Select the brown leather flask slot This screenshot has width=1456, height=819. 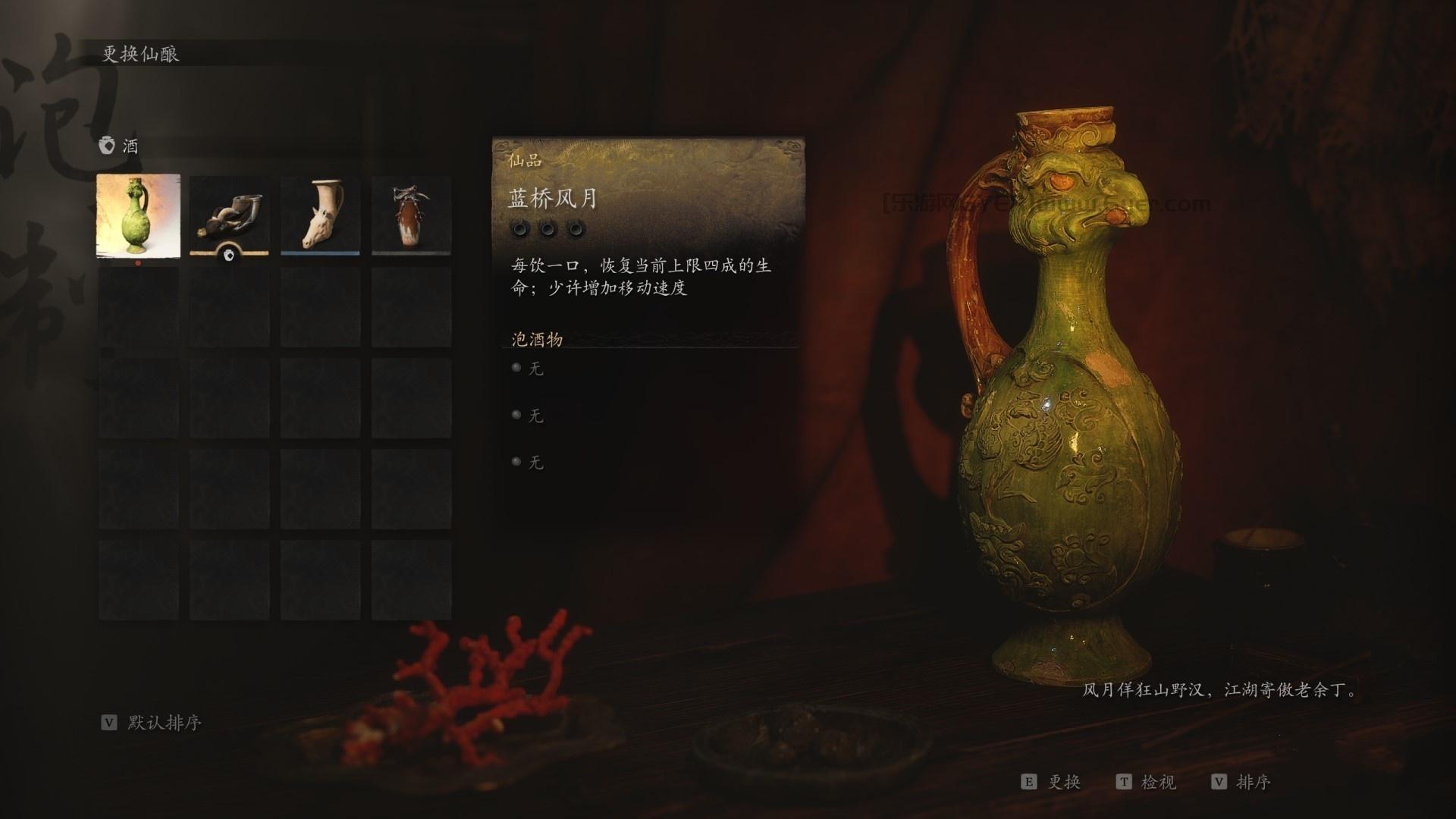tap(411, 216)
